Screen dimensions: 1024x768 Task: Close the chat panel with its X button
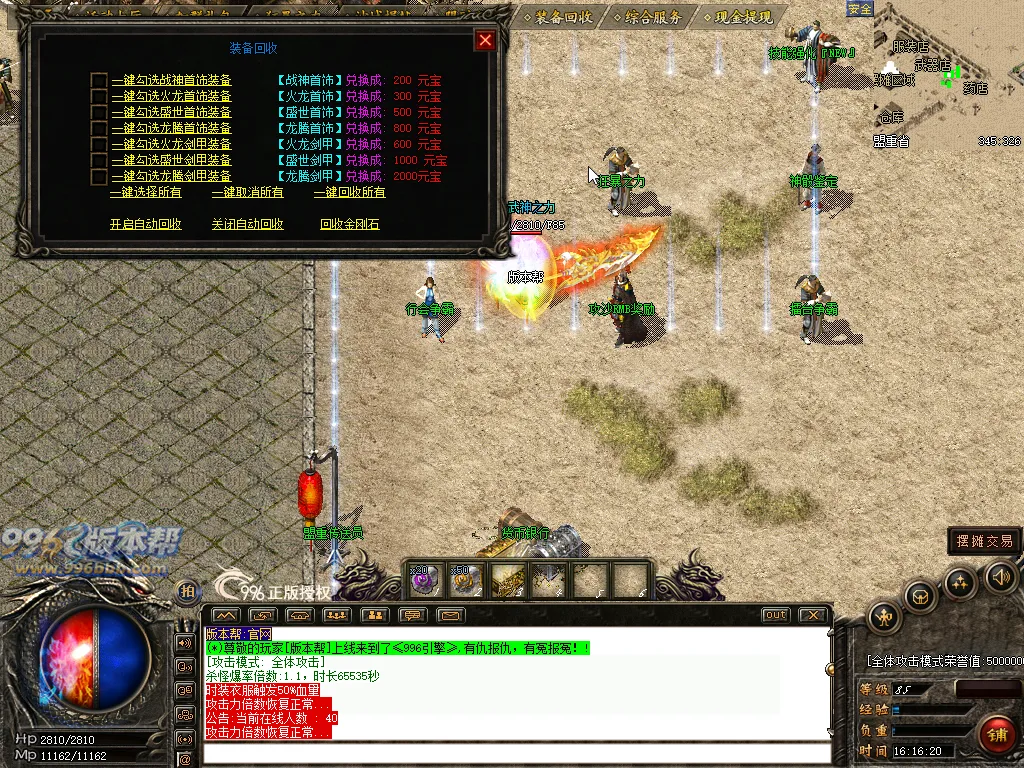tap(814, 615)
